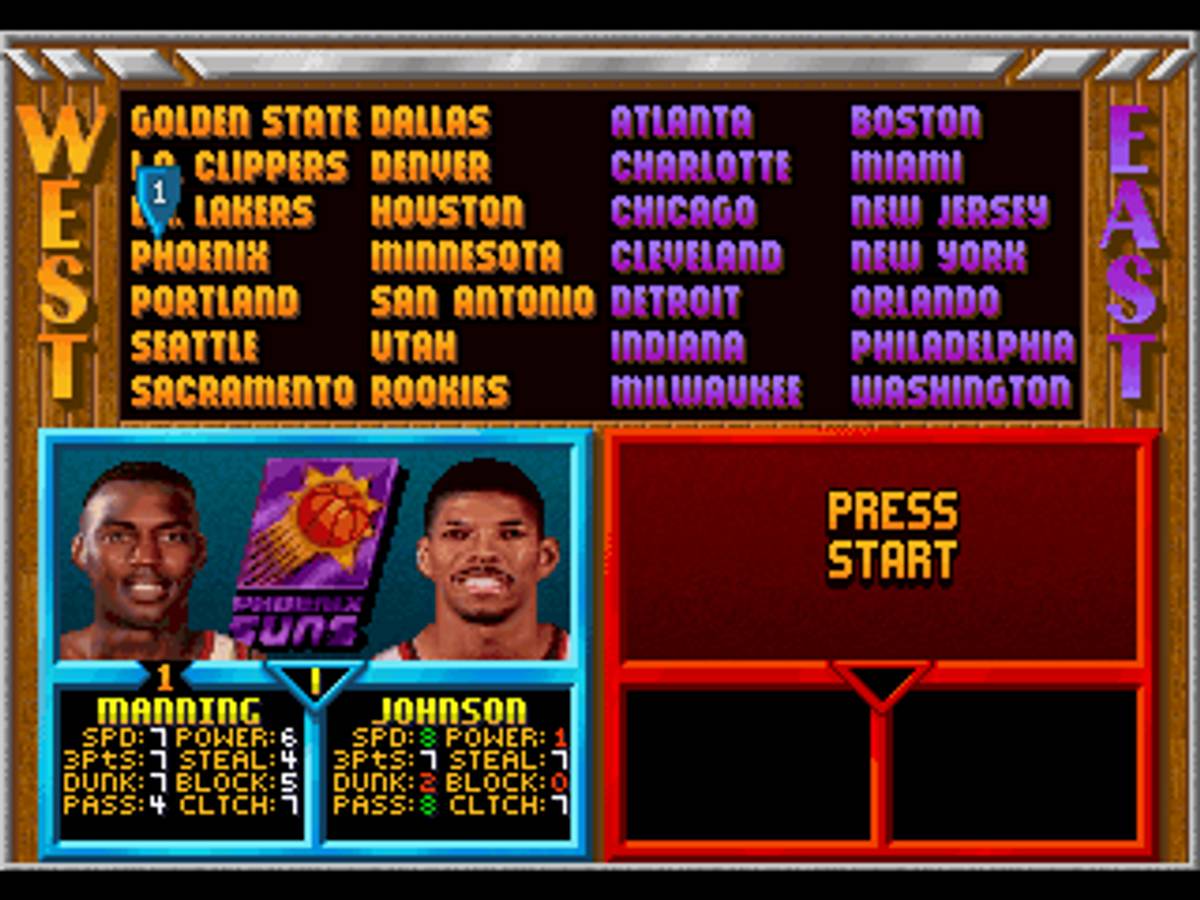Pick the Chicago team entry
The height and width of the screenshot is (900, 1200).
click(x=683, y=212)
